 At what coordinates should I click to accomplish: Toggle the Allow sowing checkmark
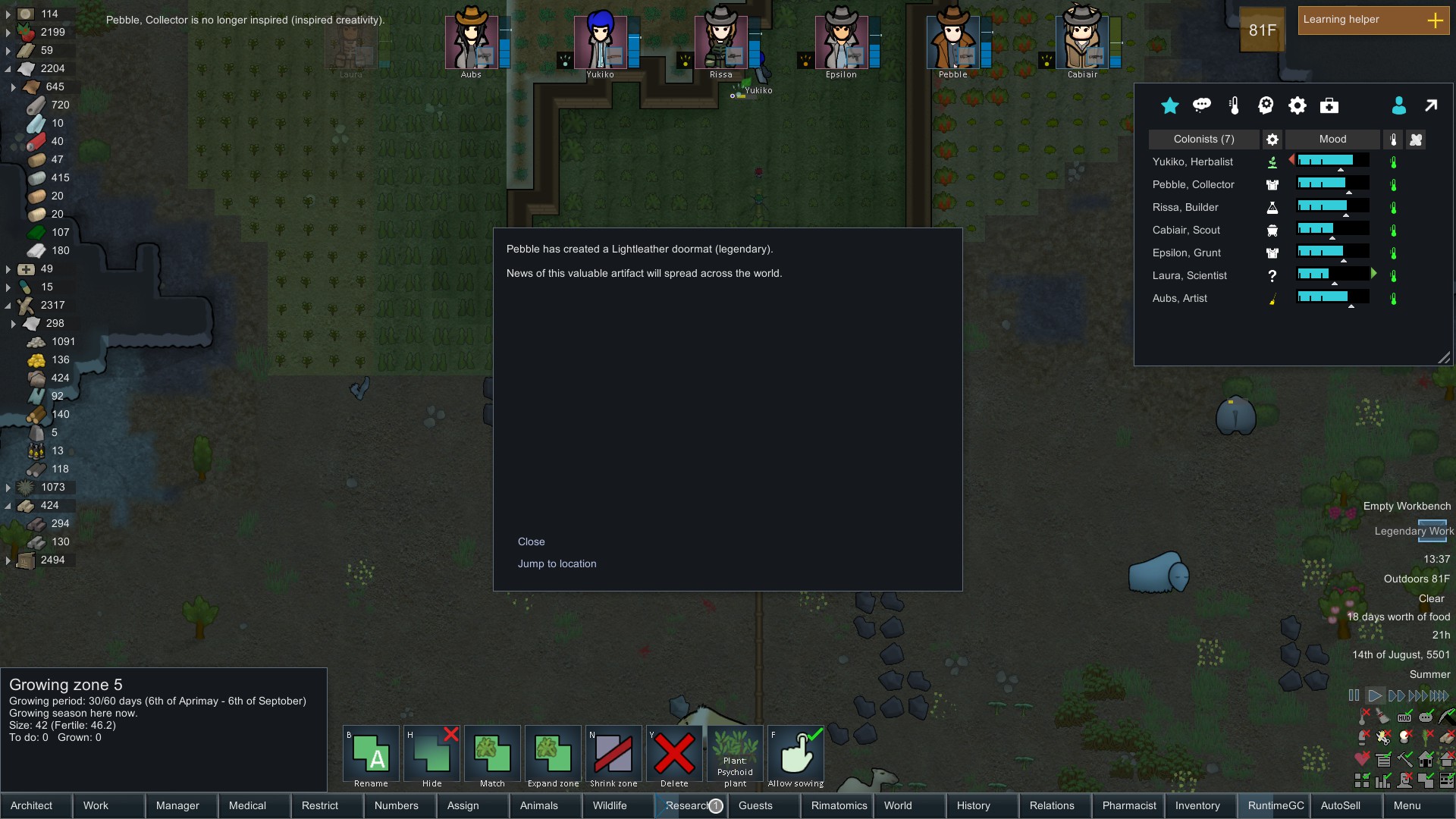coord(795,755)
